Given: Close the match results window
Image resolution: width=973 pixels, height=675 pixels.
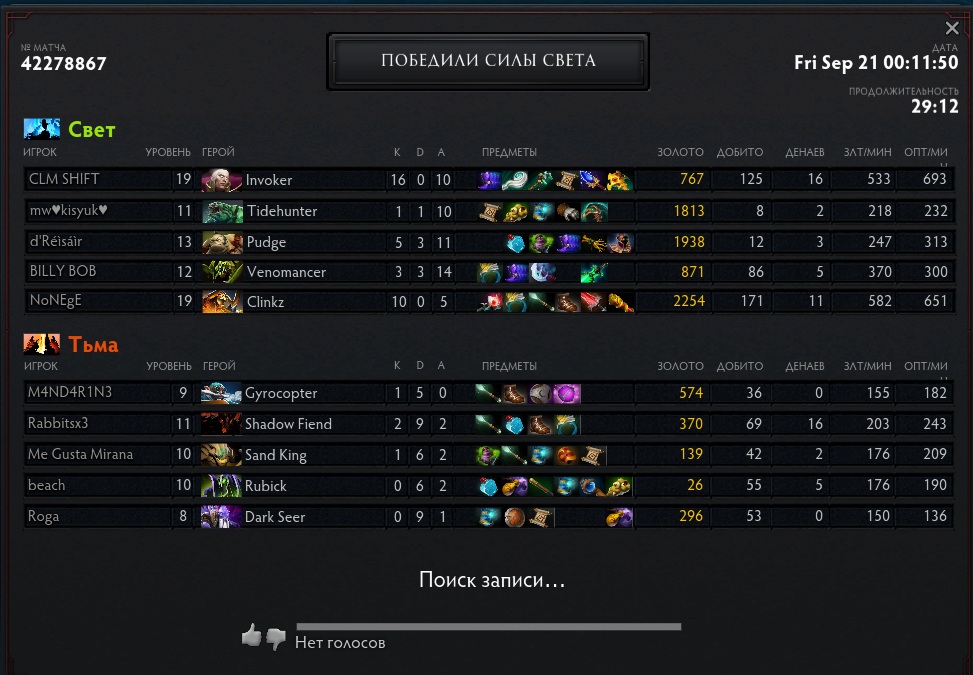Looking at the screenshot, I should tap(952, 29).
